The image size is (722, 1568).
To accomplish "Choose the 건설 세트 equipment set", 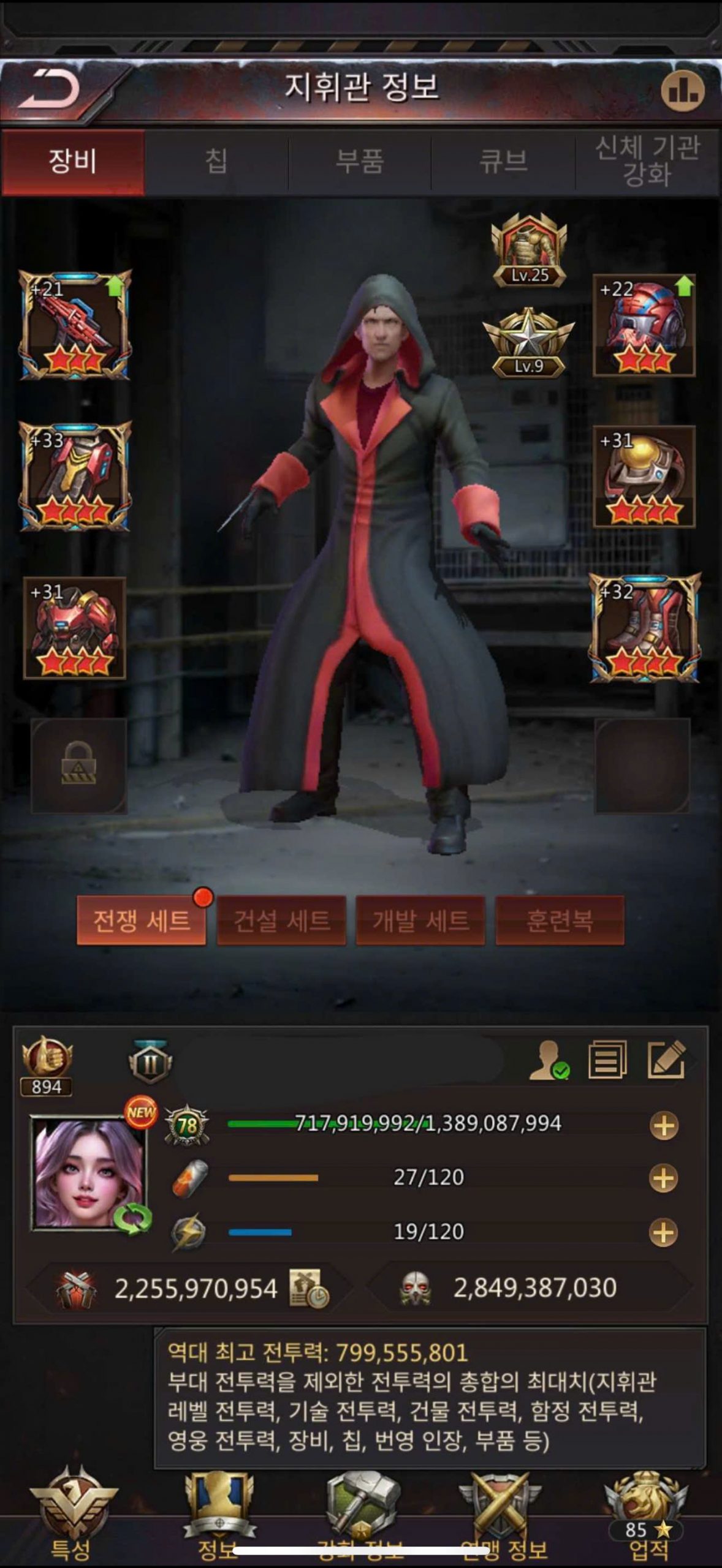I will [281, 921].
